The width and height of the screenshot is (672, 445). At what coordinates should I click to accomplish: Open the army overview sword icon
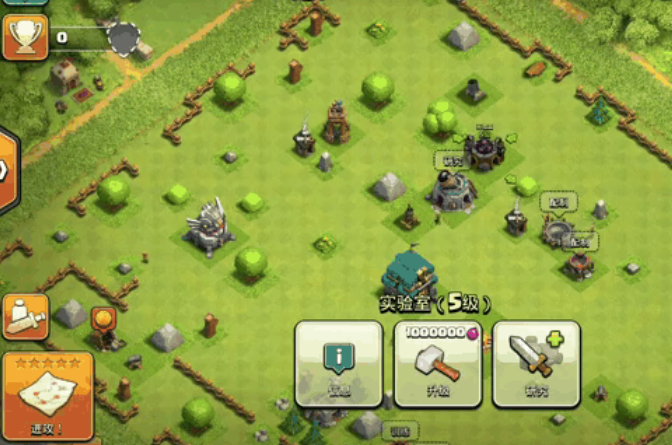(26, 317)
